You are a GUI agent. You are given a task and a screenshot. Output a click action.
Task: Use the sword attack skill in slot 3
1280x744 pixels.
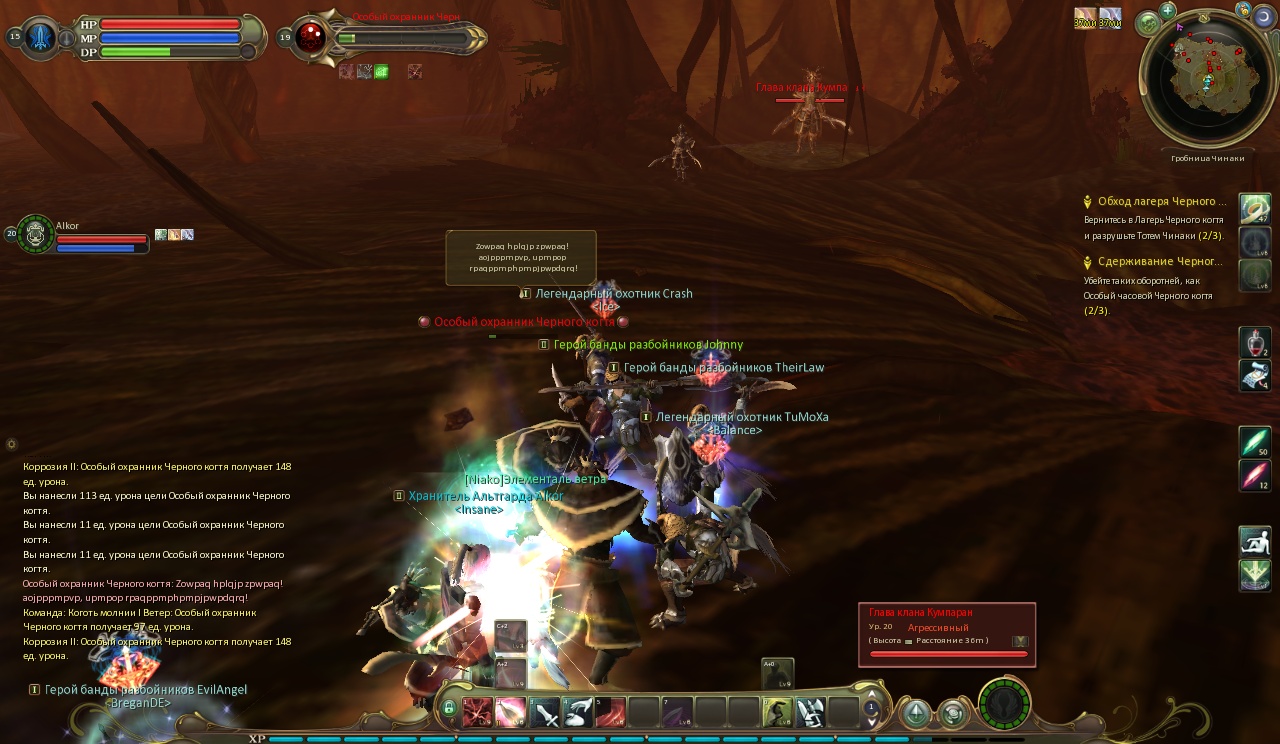tap(544, 712)
